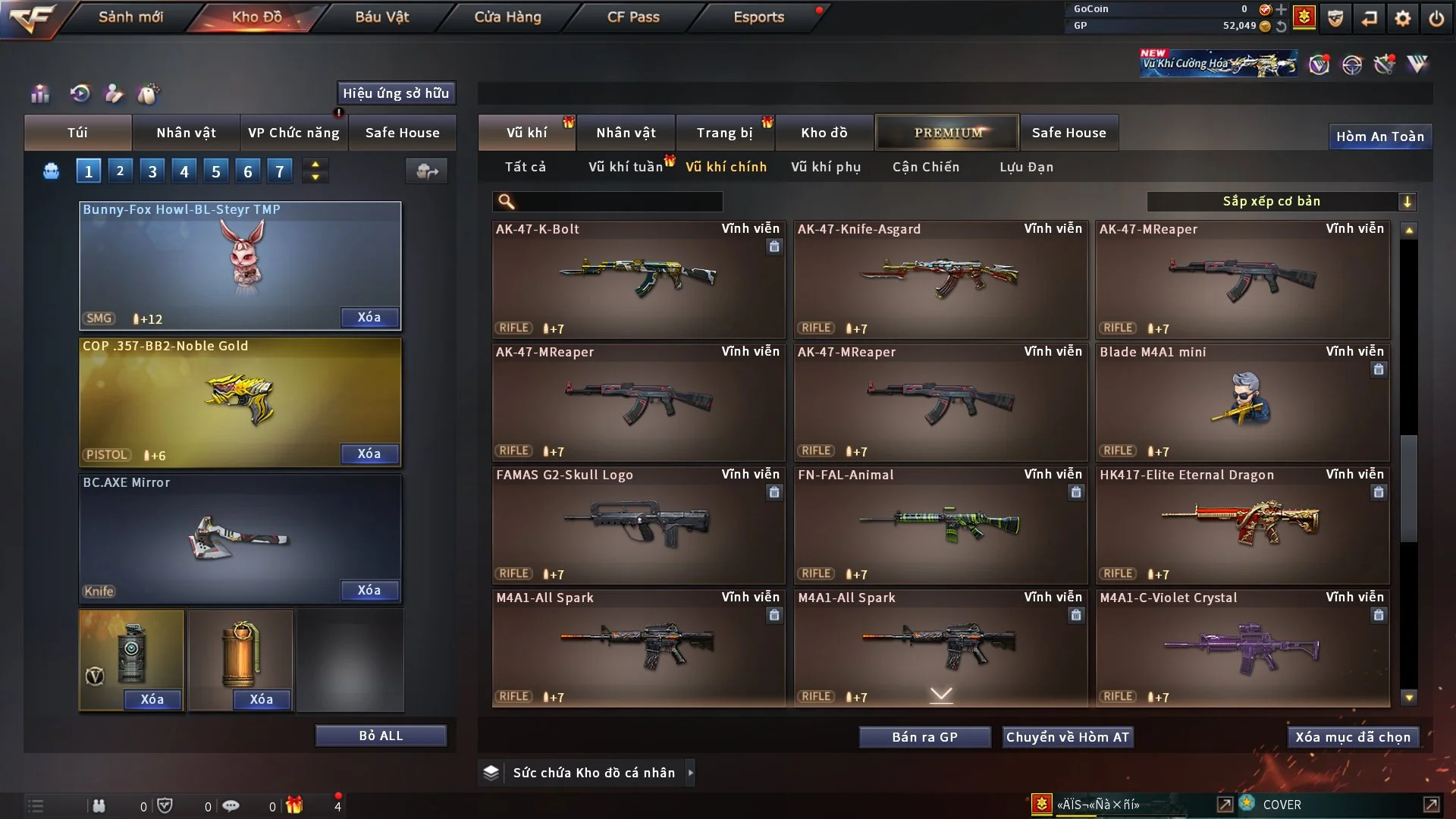The width and height of the screenshot is (1456, 819).
Task: Open Hòm An Toàn safe box
Action: [1379, 136]
